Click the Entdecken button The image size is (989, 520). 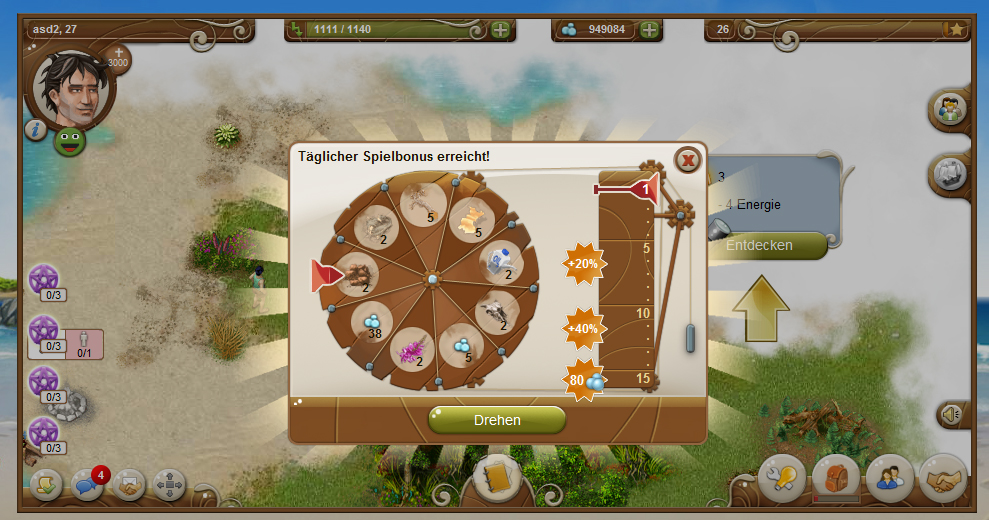coord(766,245)
